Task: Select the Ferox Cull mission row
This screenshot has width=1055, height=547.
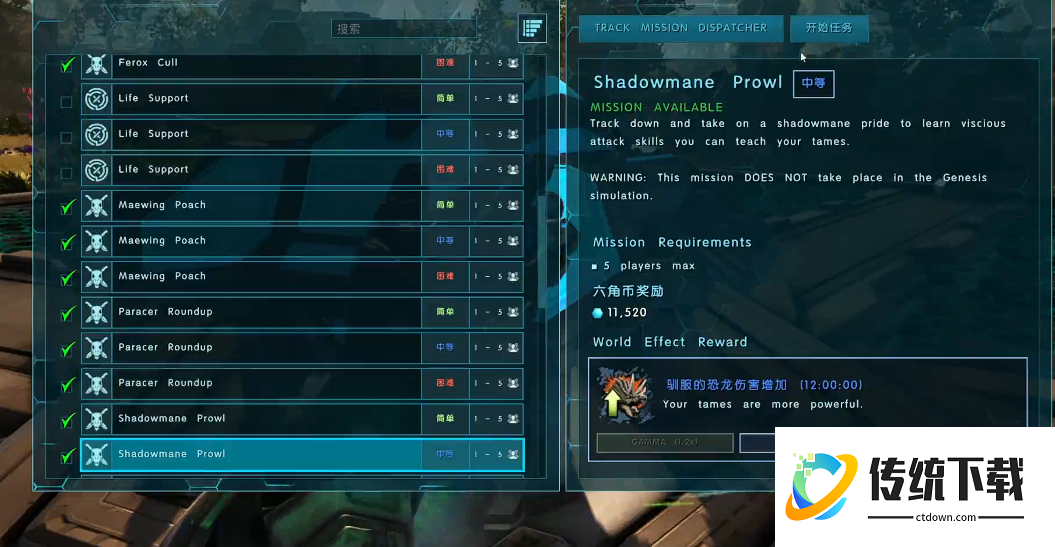Action: 250,63
